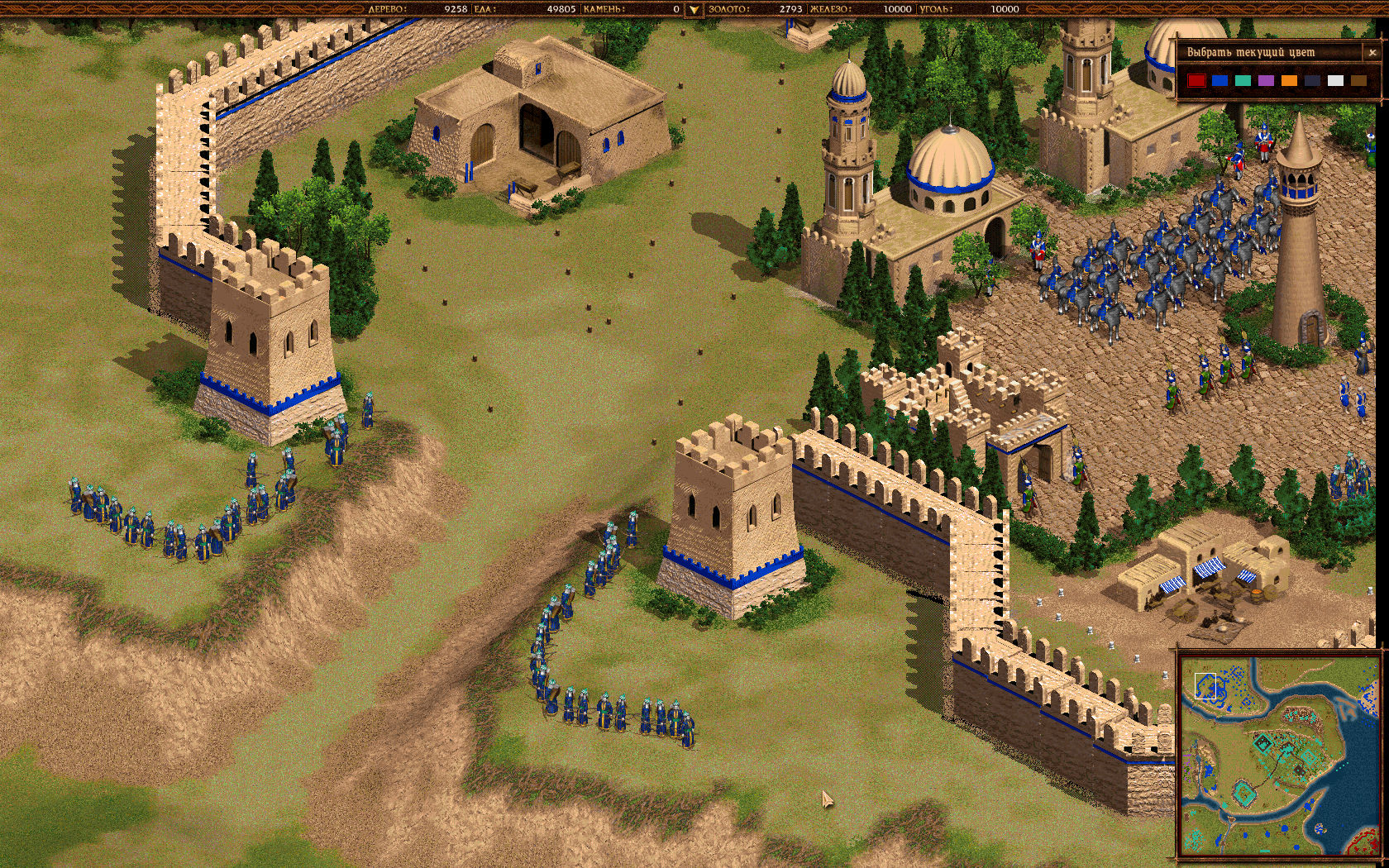Select the white player color swatch
Viewport: 1389px width, 868px height.
[x=1334, y=80]
